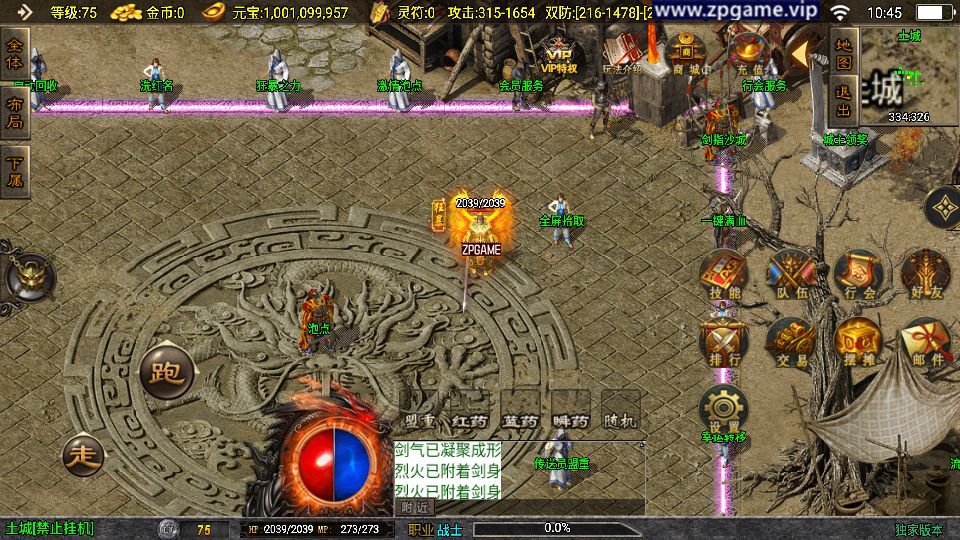This screenshot has width=960, height=540.
Task: Click the 退出 exit button
Action: point(844,98)
